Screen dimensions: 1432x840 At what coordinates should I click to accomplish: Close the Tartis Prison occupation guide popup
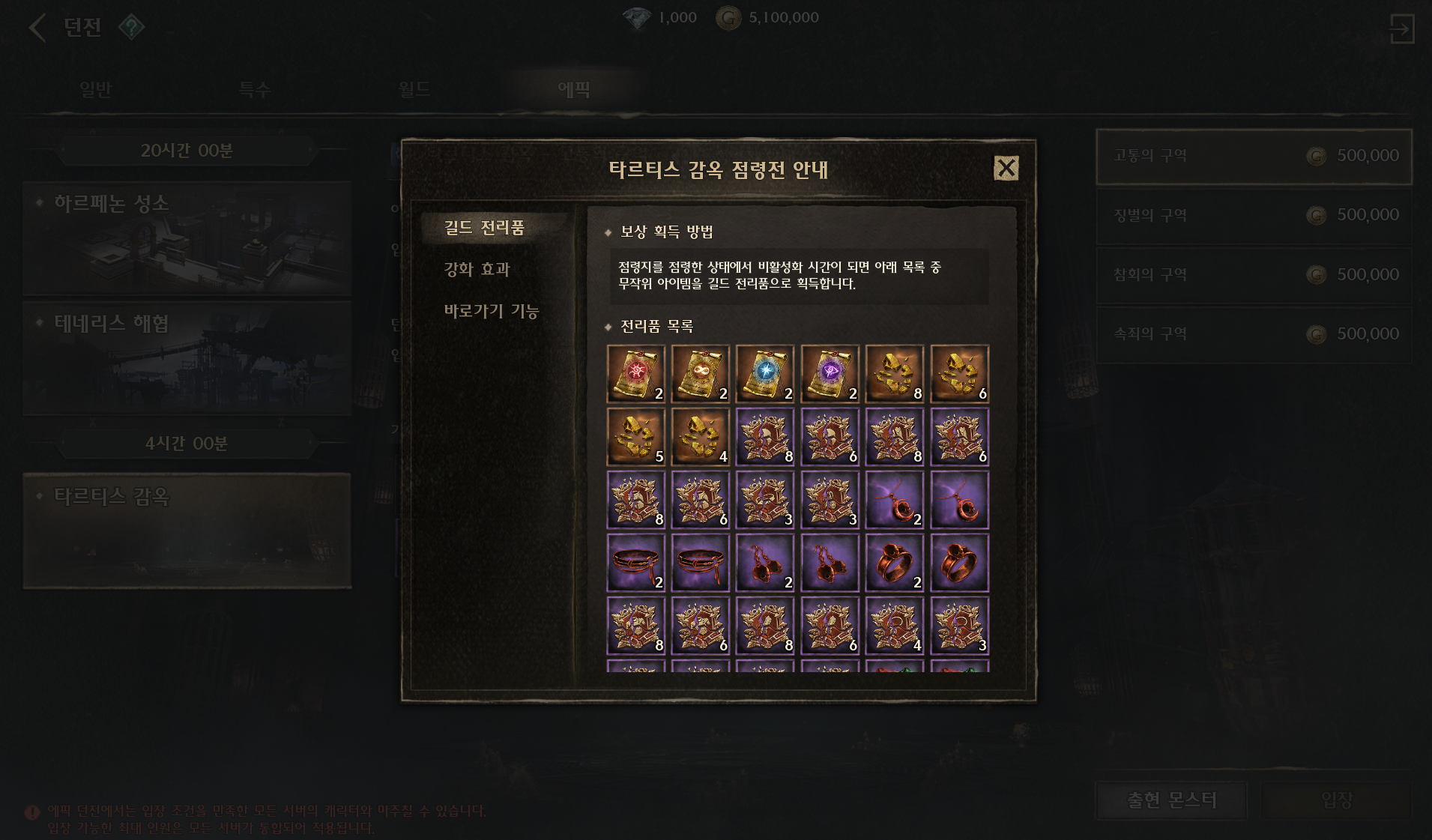(1006, 168)
